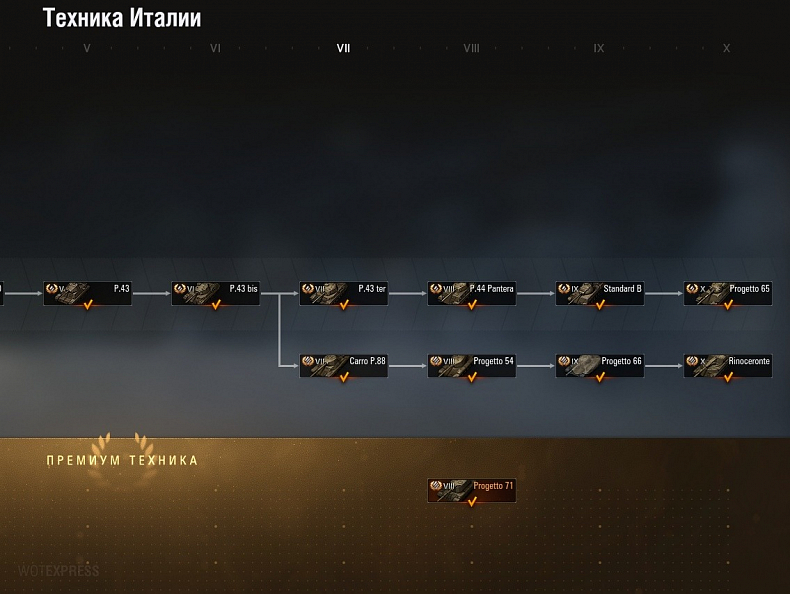This screenshot has width=790, height=594.
Task: Jump to tier V column header
Action: tap(87, 48)
